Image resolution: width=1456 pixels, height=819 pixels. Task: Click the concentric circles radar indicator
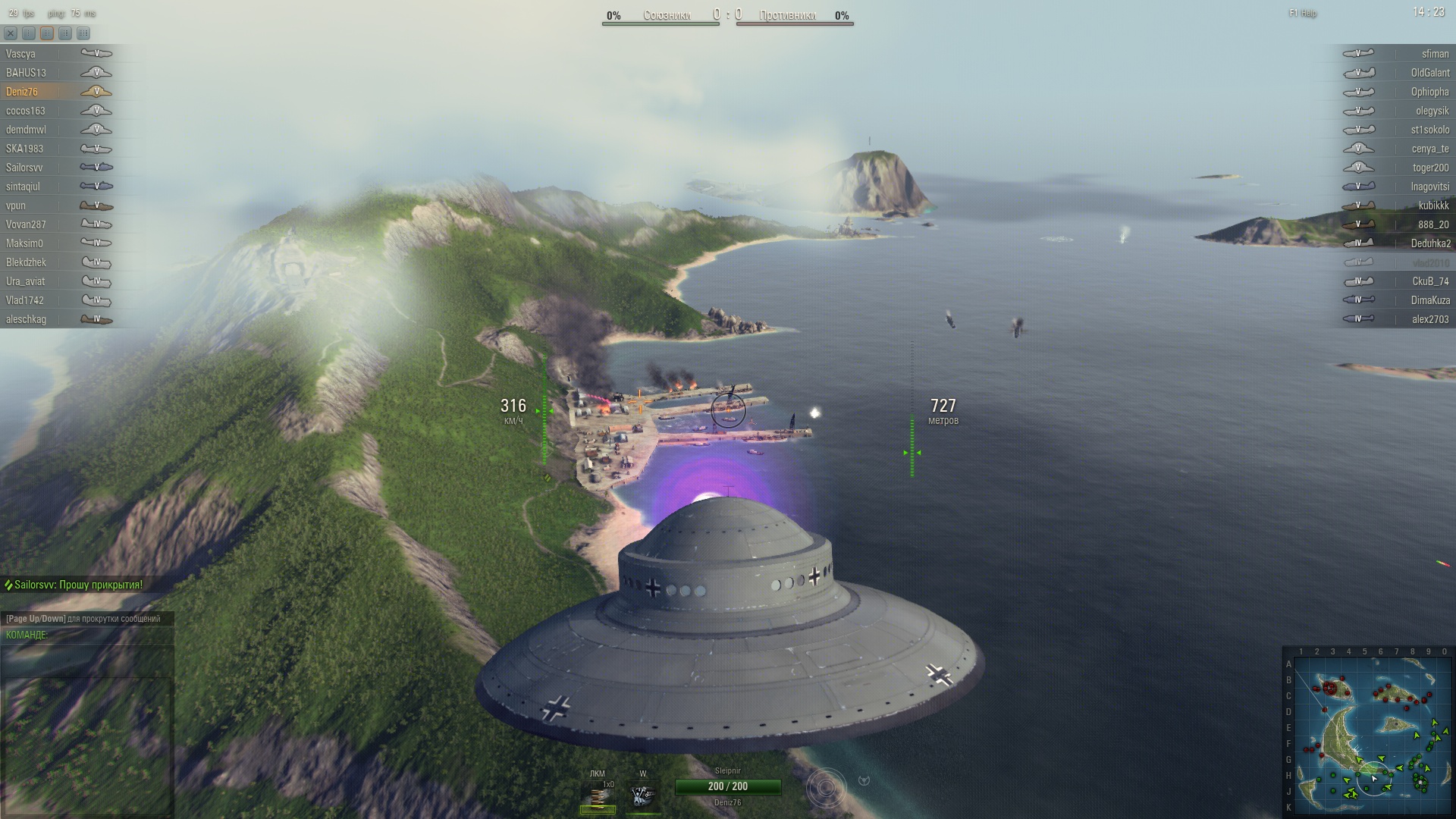pos(826,788)
